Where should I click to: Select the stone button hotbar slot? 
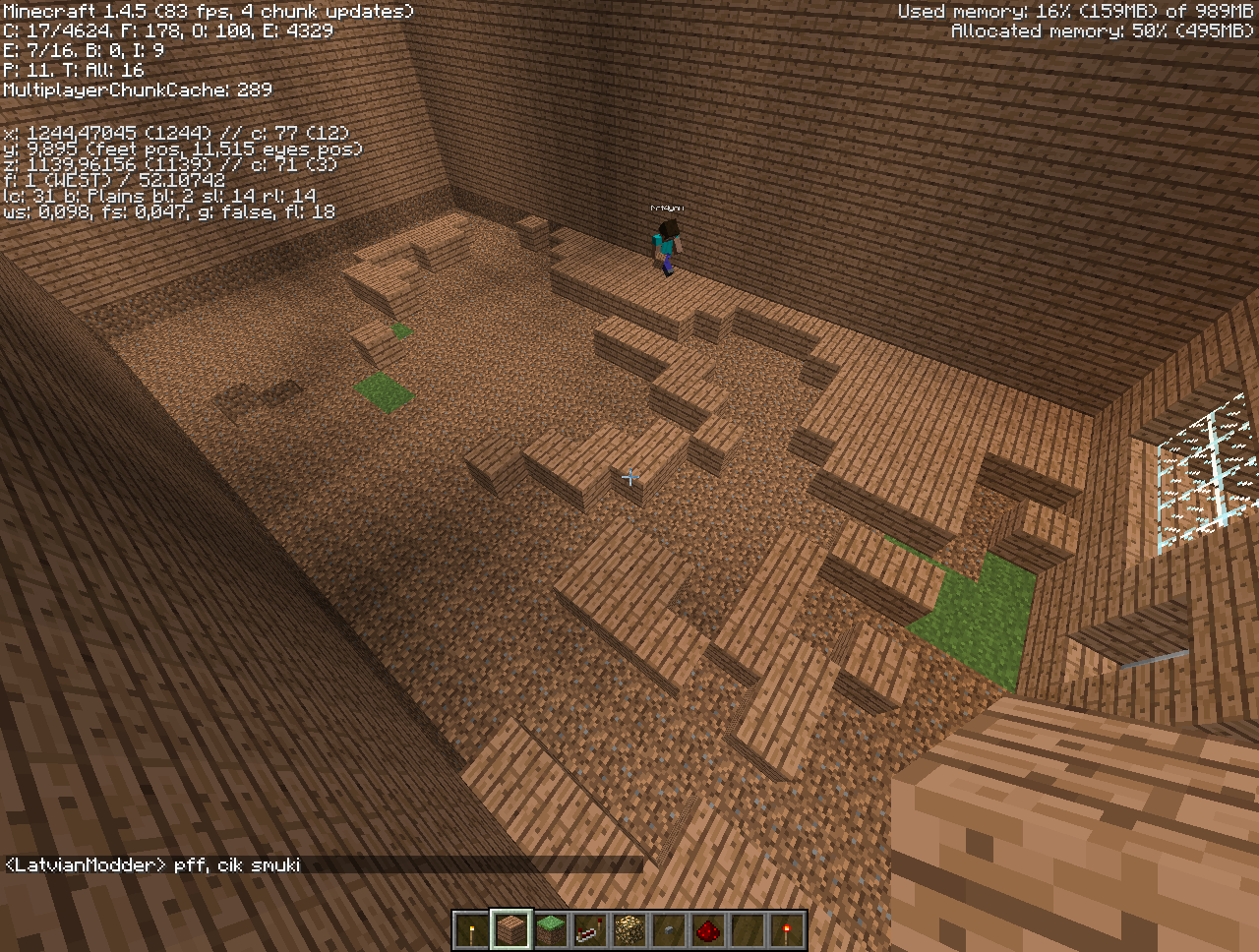click(669, 930)
